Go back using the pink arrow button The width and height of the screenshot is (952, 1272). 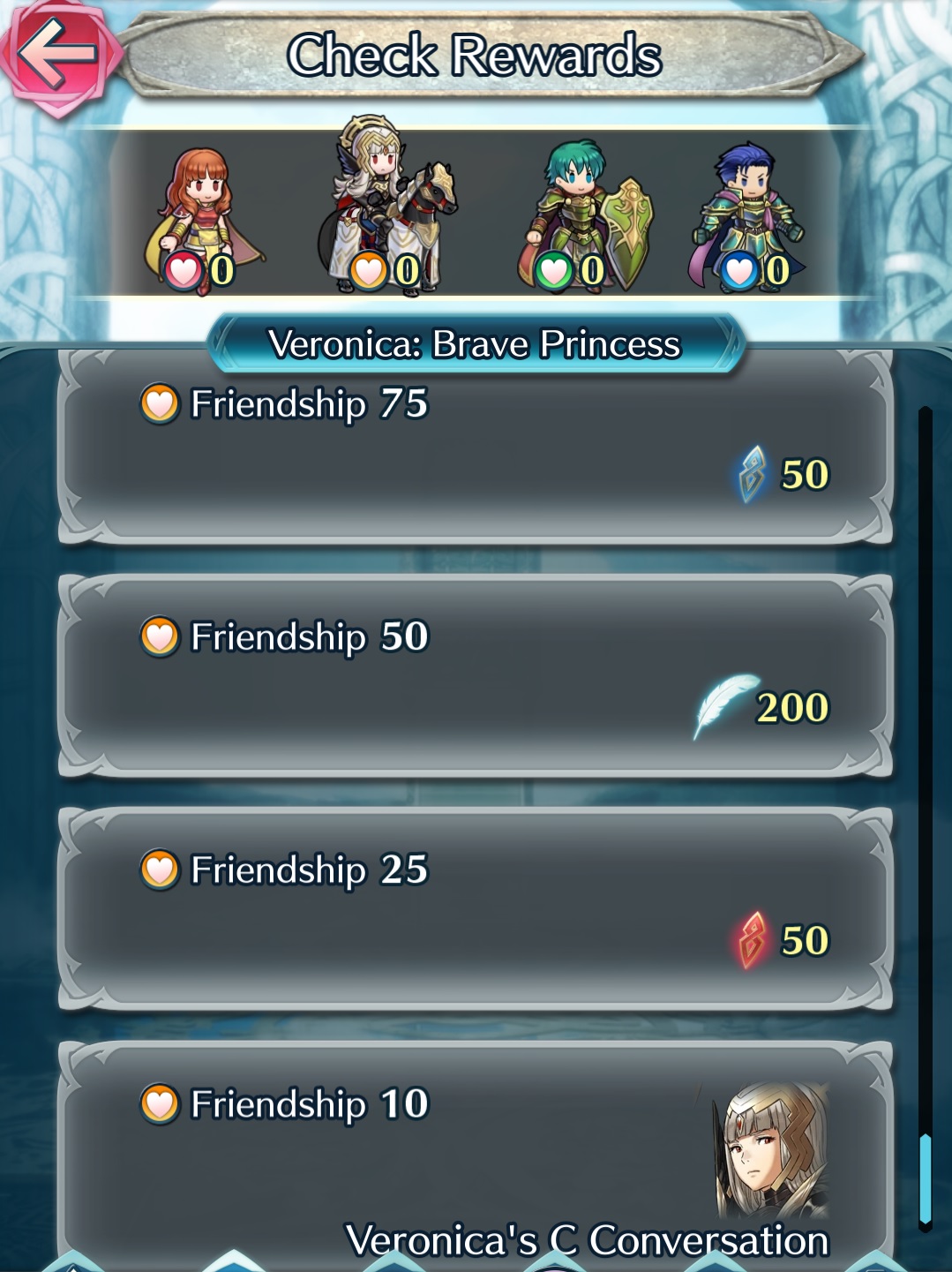point(58,55)
